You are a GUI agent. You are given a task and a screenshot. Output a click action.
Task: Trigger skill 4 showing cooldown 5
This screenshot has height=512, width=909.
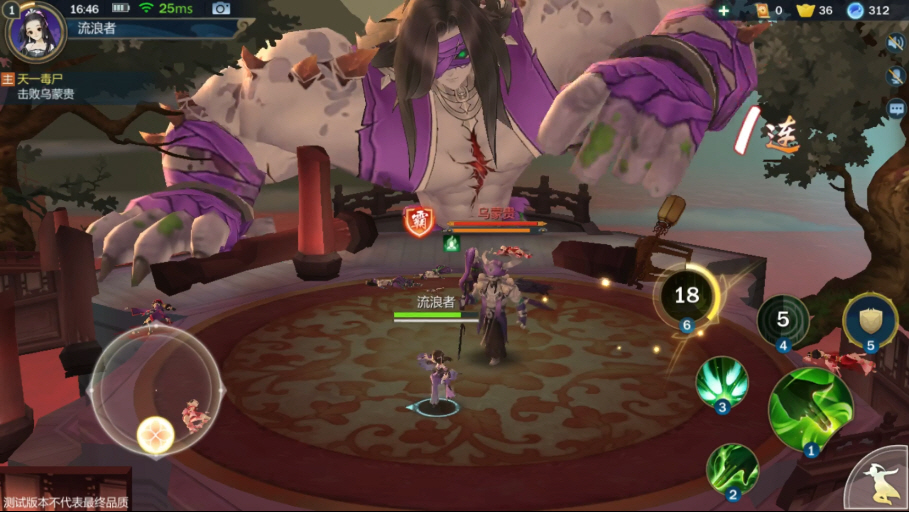tap(783, 321)
